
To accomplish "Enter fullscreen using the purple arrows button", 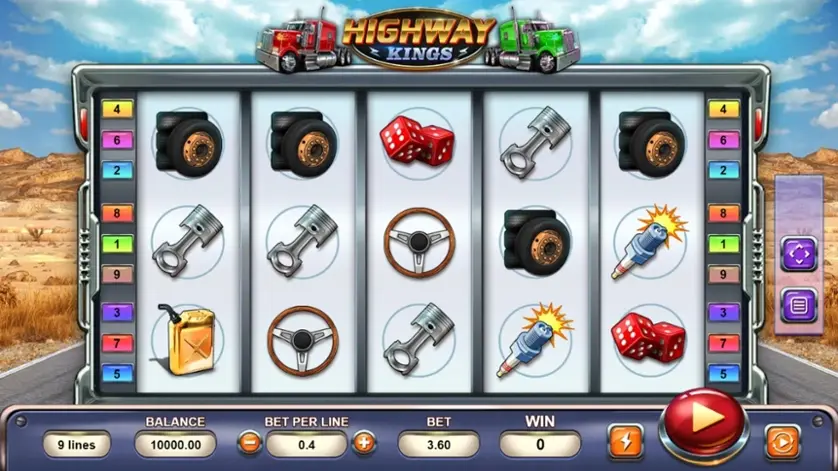I will click(798, 254).
